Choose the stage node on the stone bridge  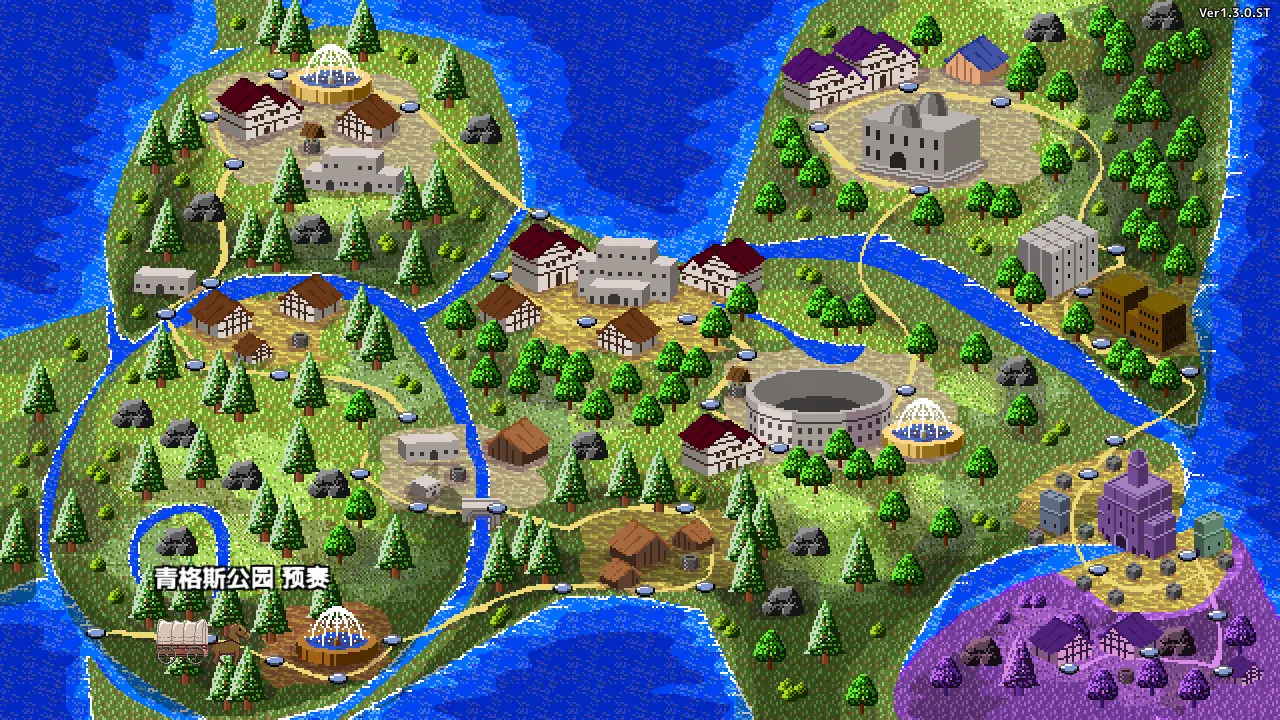click(x=496, y=508)
